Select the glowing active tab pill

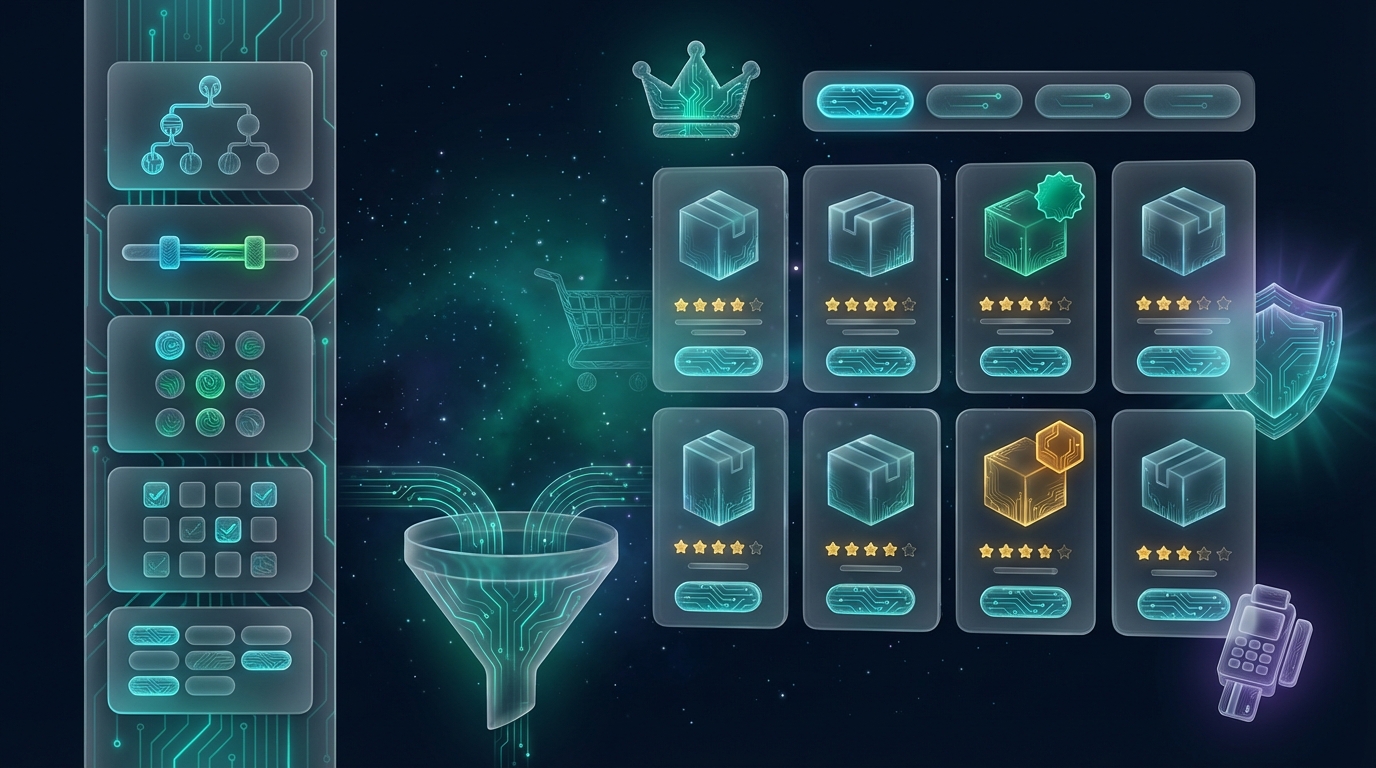(x=865, y=101)
